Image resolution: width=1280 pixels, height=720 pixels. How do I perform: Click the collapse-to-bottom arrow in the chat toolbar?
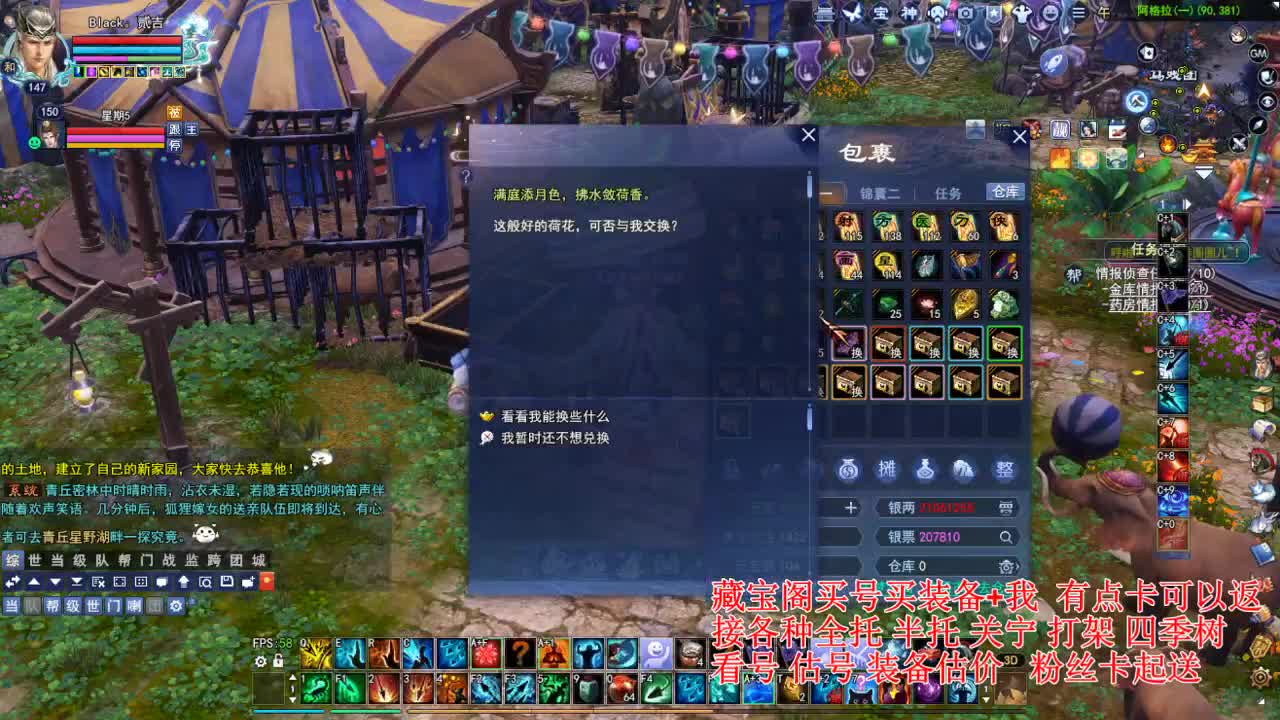click(x=76, y=582)
